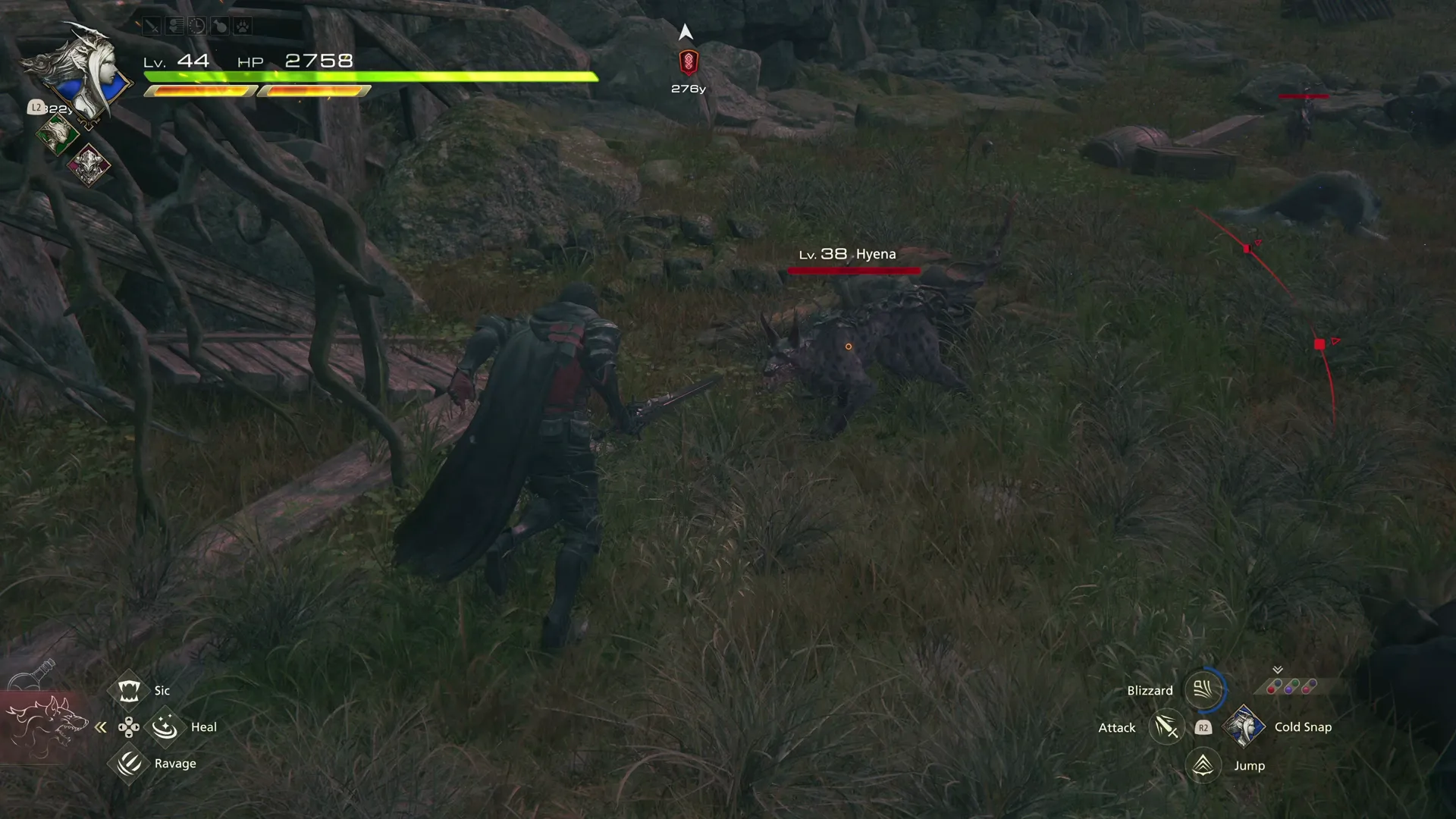
Task: Select the potion flask status icon
Action: [x=220, y=26]
